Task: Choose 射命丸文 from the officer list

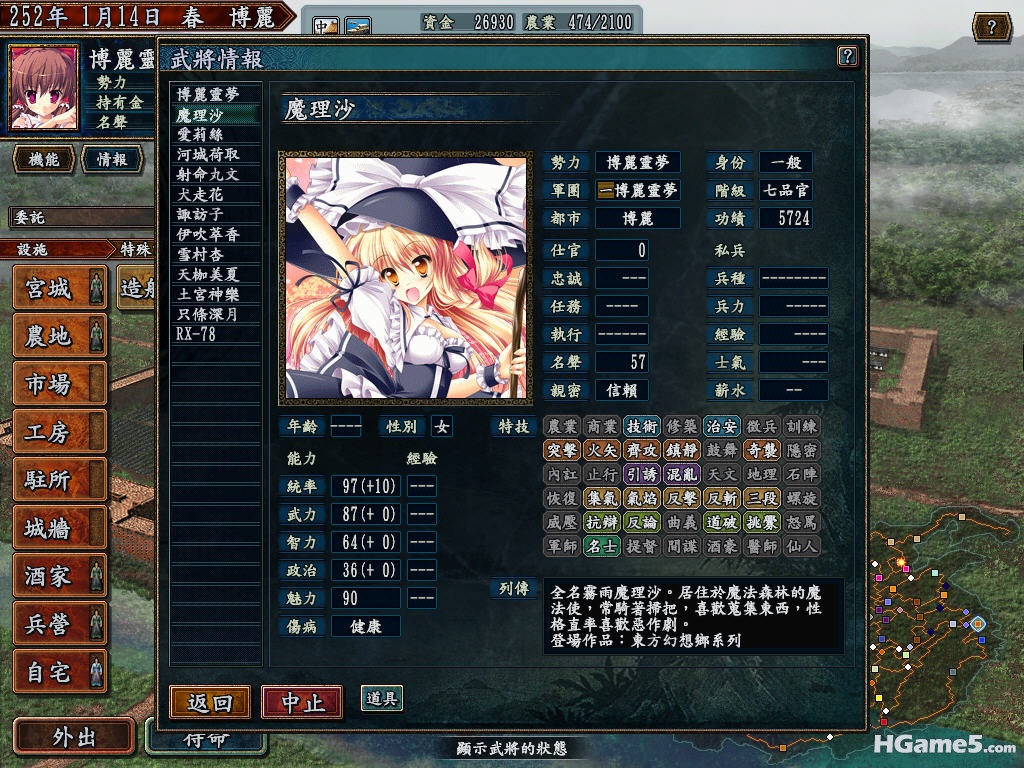Action: click(x=208, y=174)
